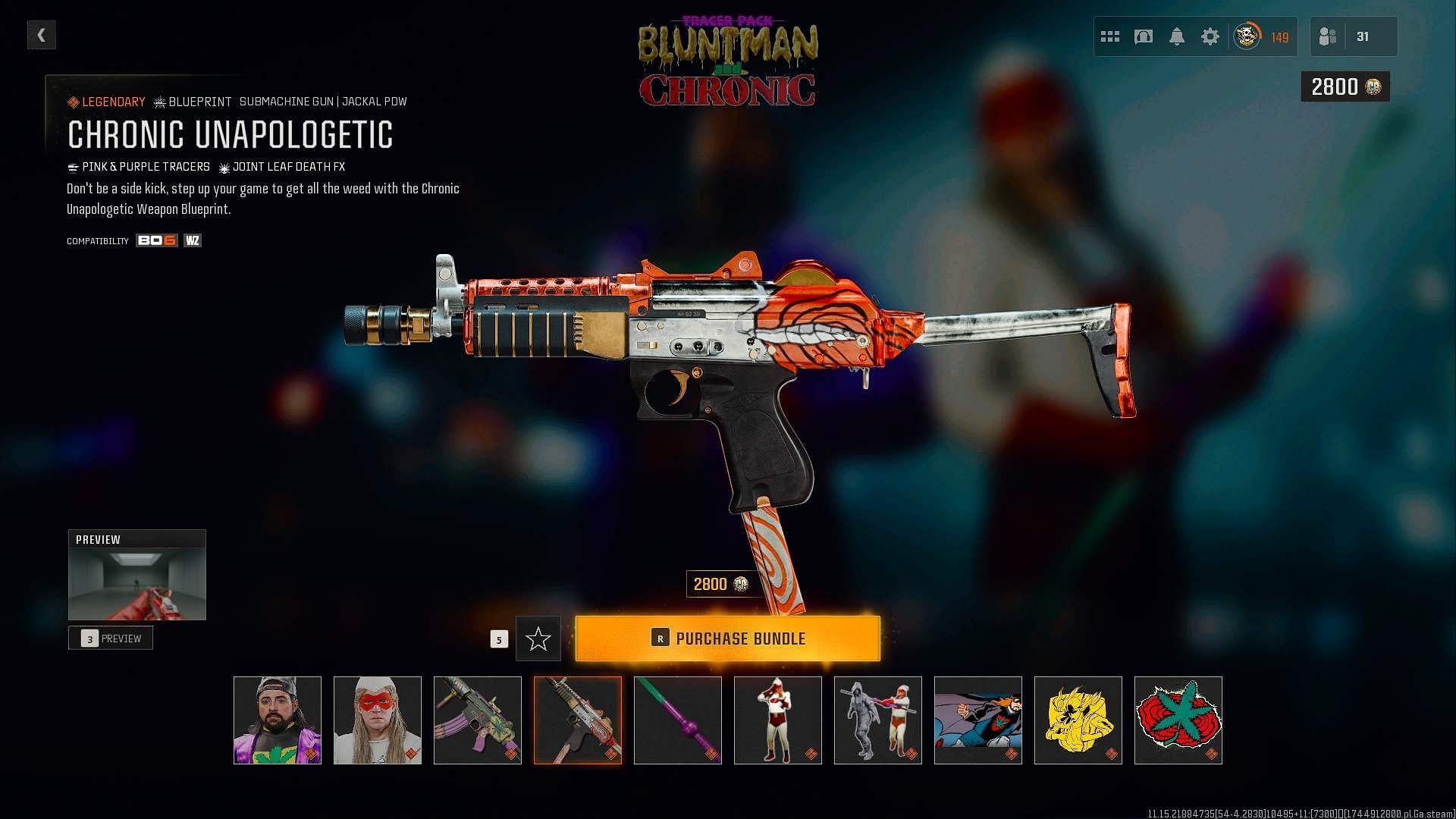Select the caped comic hero calling card
1456x819 pixels.
978,720
